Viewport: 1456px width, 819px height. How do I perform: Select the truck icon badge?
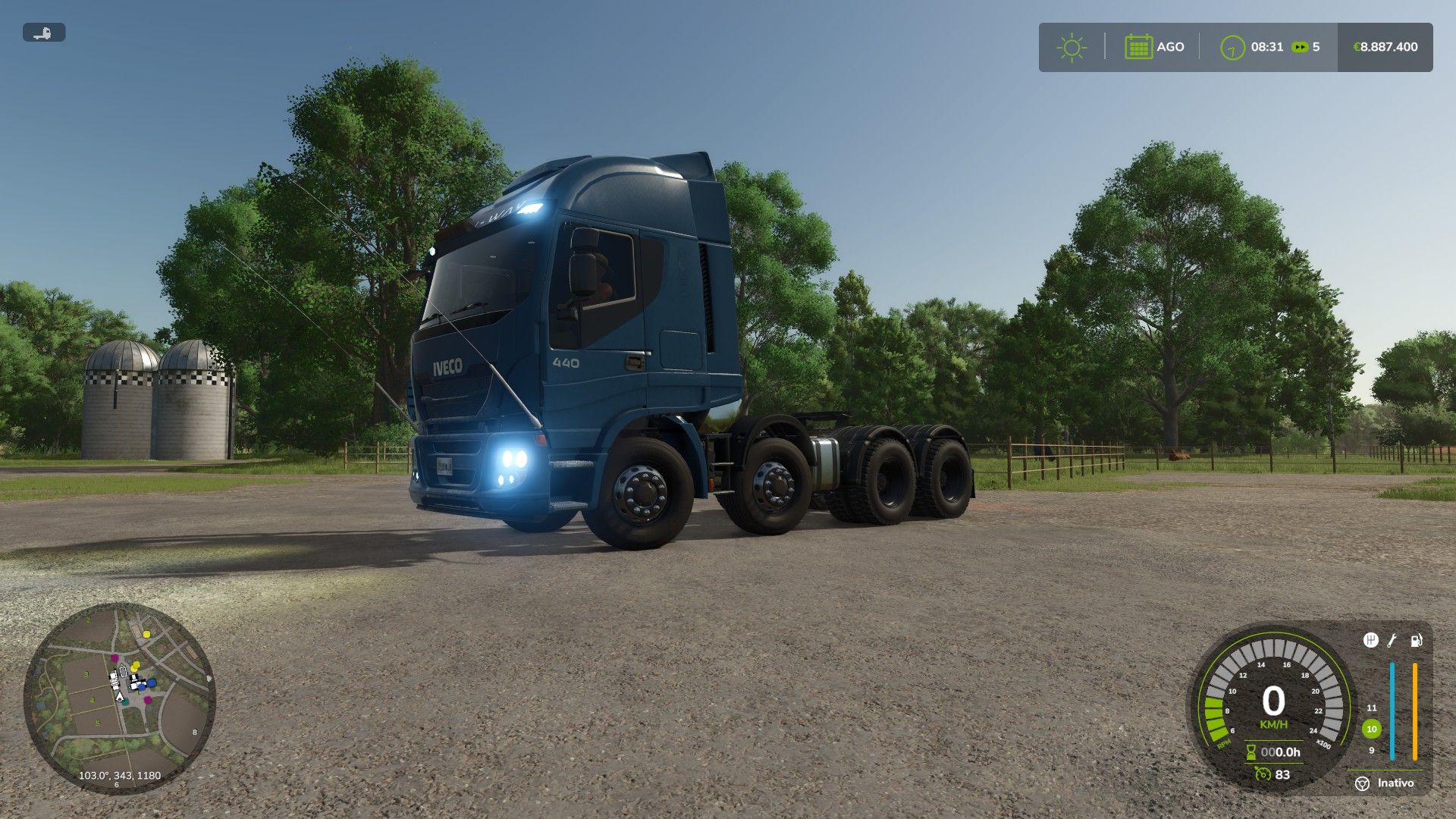44,33
